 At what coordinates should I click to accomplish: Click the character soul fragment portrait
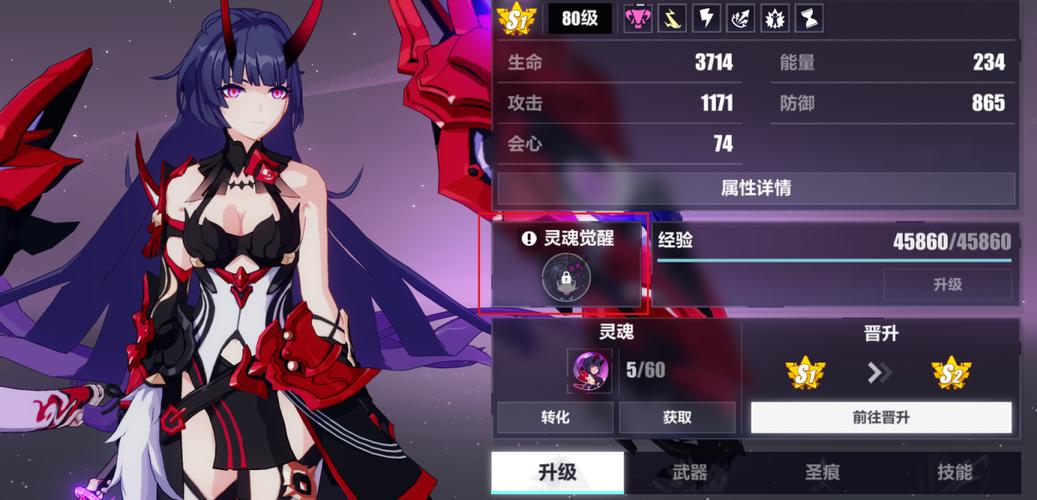[x=590, y=371]
